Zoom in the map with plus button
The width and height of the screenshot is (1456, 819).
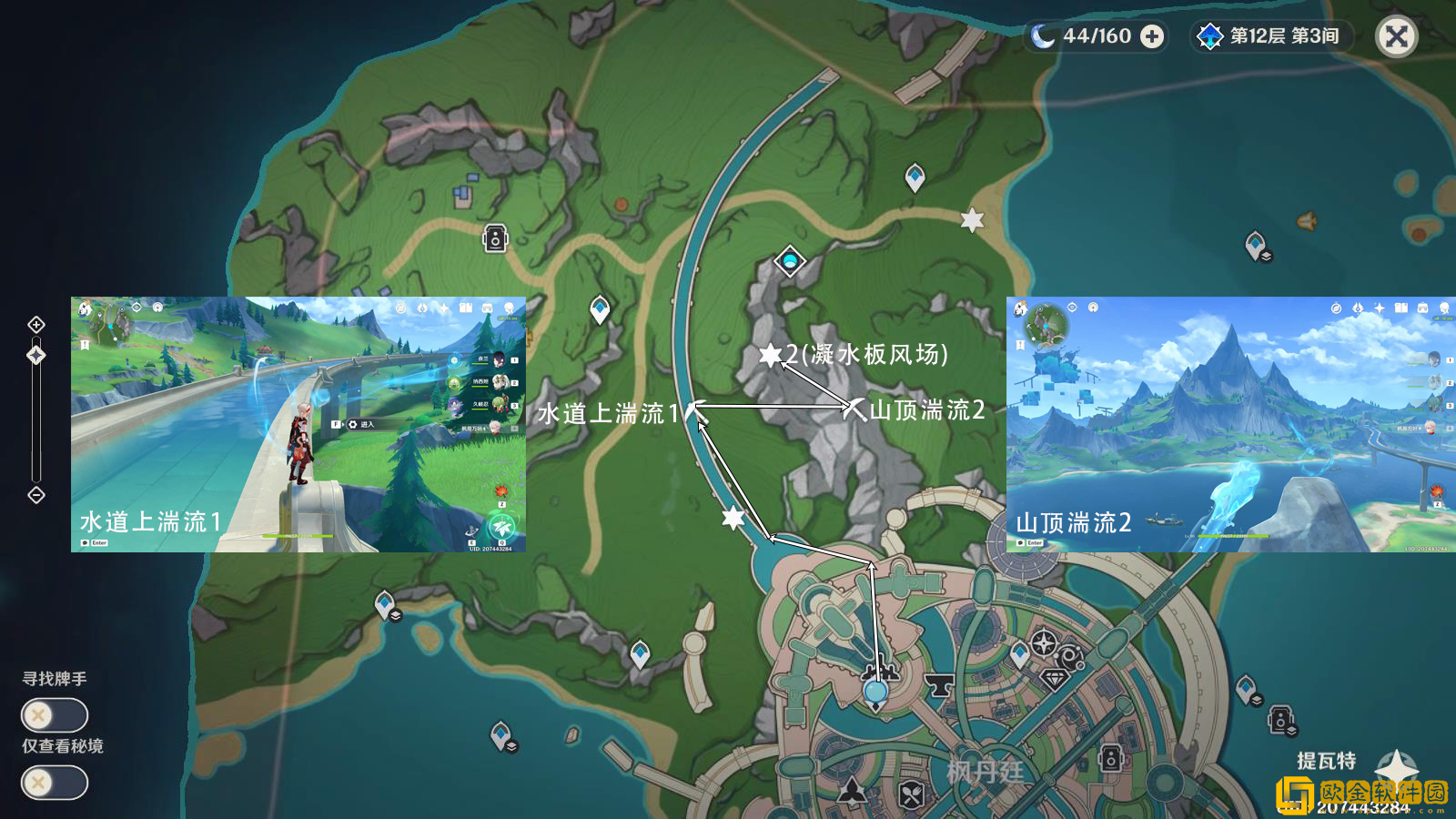coord(36,325)
